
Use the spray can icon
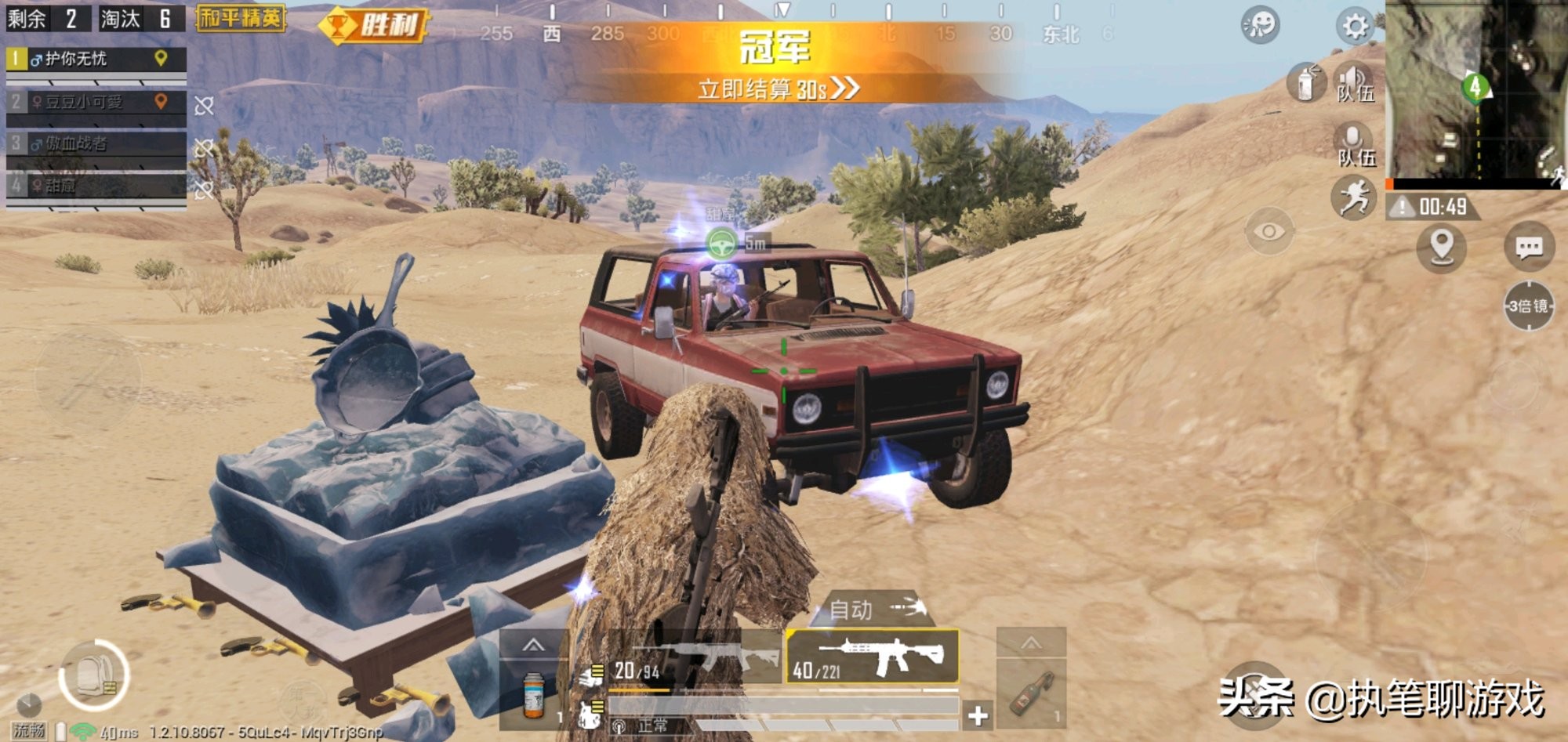1305,82
